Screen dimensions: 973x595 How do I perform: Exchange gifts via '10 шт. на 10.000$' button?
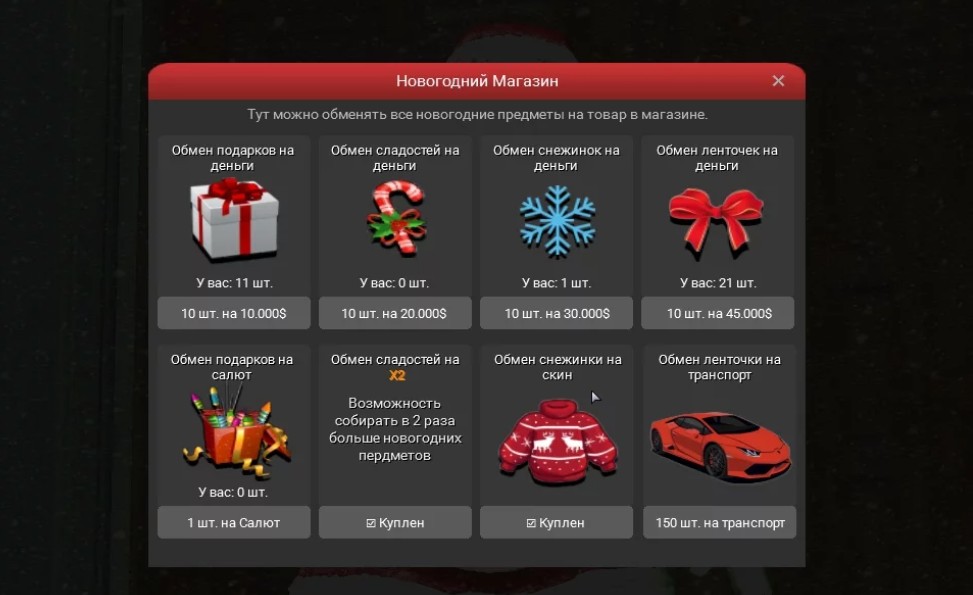coord(234,313)
